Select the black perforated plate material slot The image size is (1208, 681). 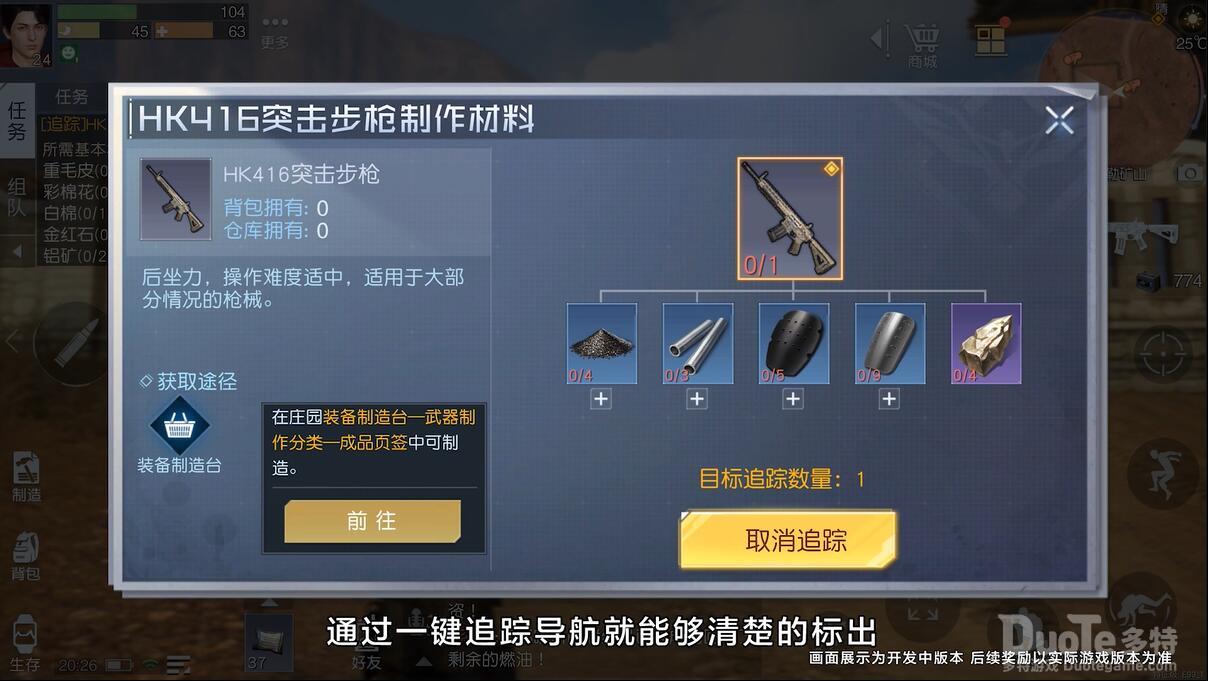click(x=794, y=344)
